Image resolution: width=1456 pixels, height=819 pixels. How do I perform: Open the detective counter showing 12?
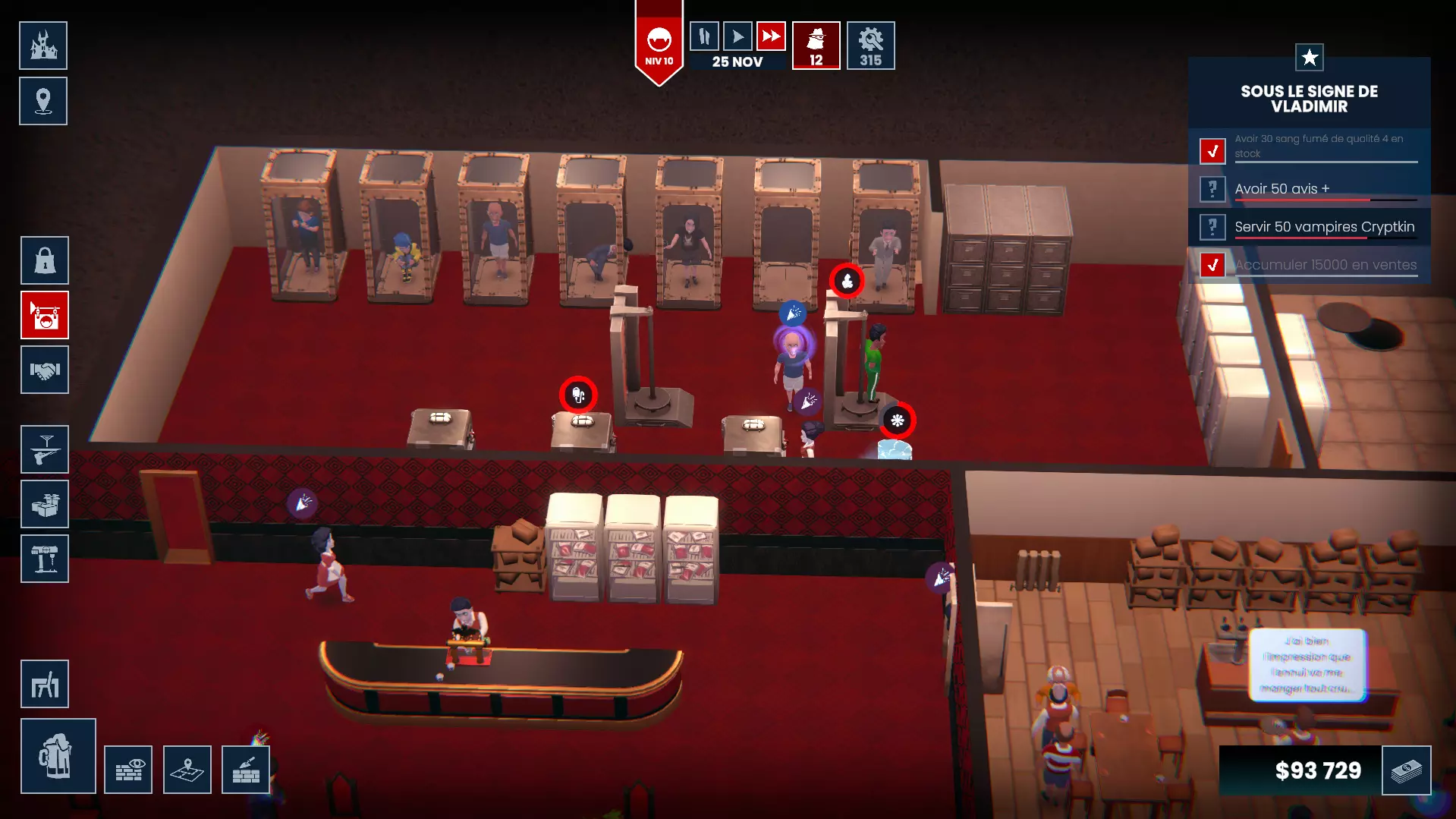point(816,46)
